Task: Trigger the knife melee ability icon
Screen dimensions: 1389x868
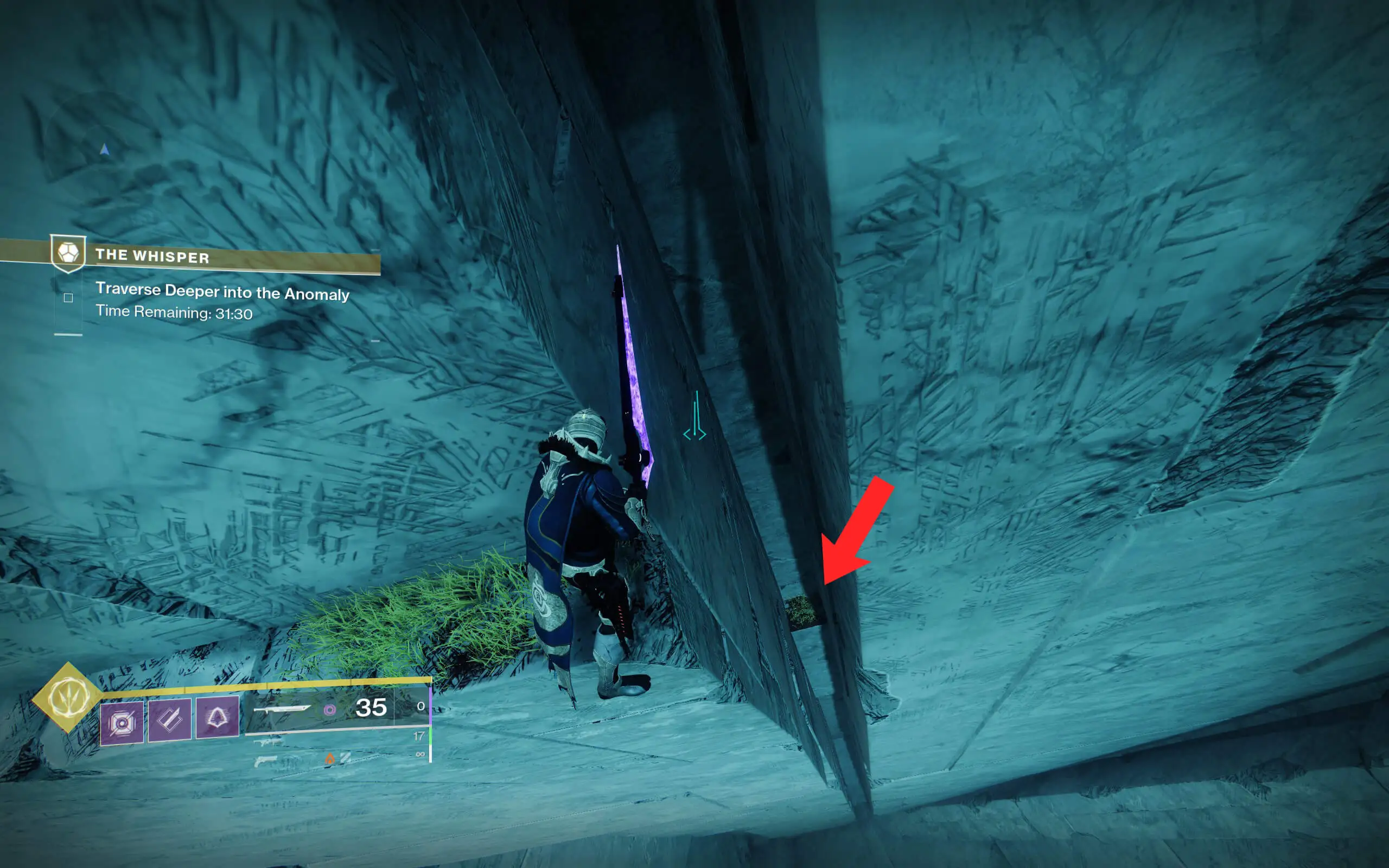Action: coord(170,720)
